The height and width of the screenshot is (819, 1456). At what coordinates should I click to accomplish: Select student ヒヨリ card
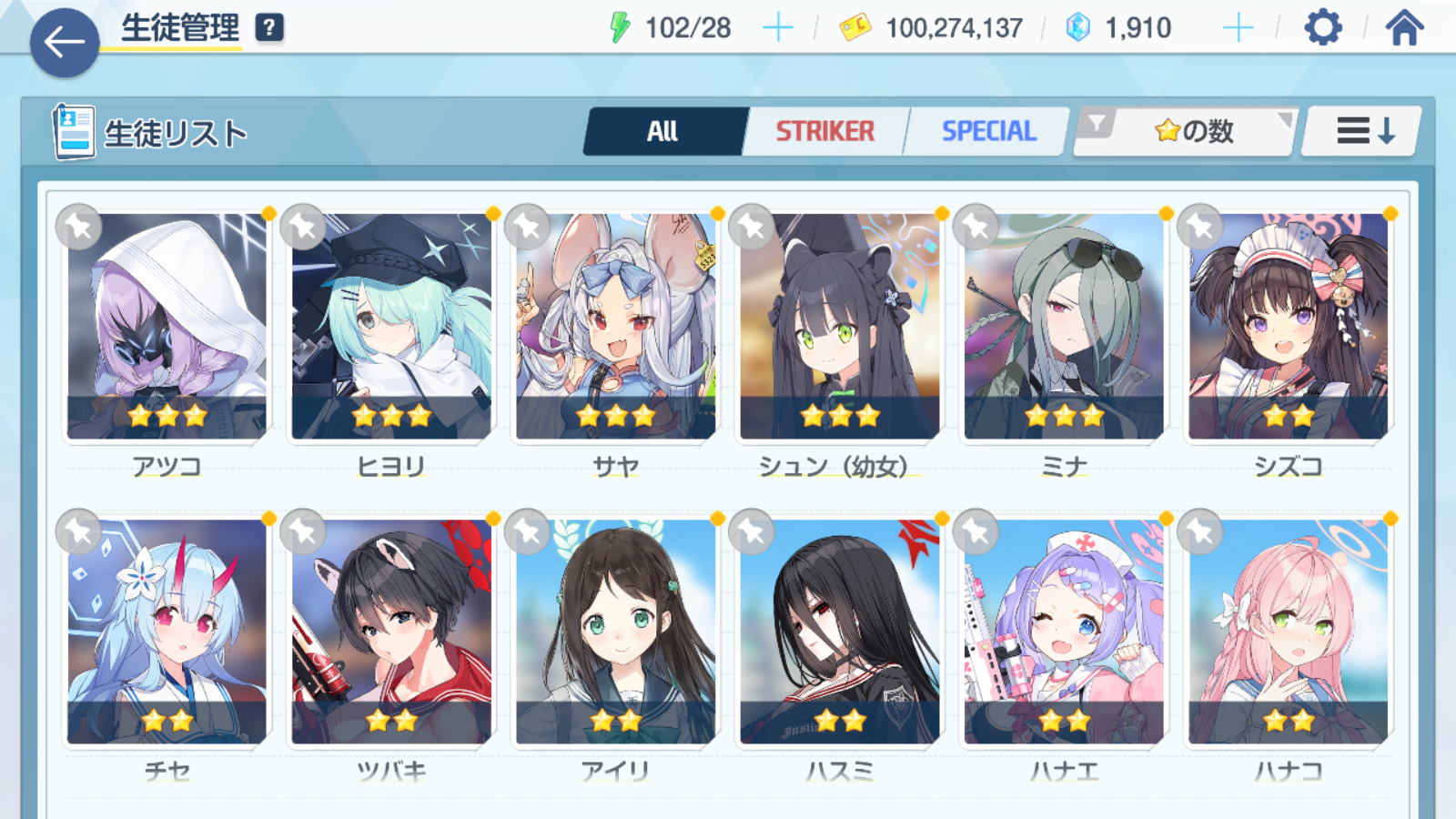pyautogui.click(x=391, y=328)
